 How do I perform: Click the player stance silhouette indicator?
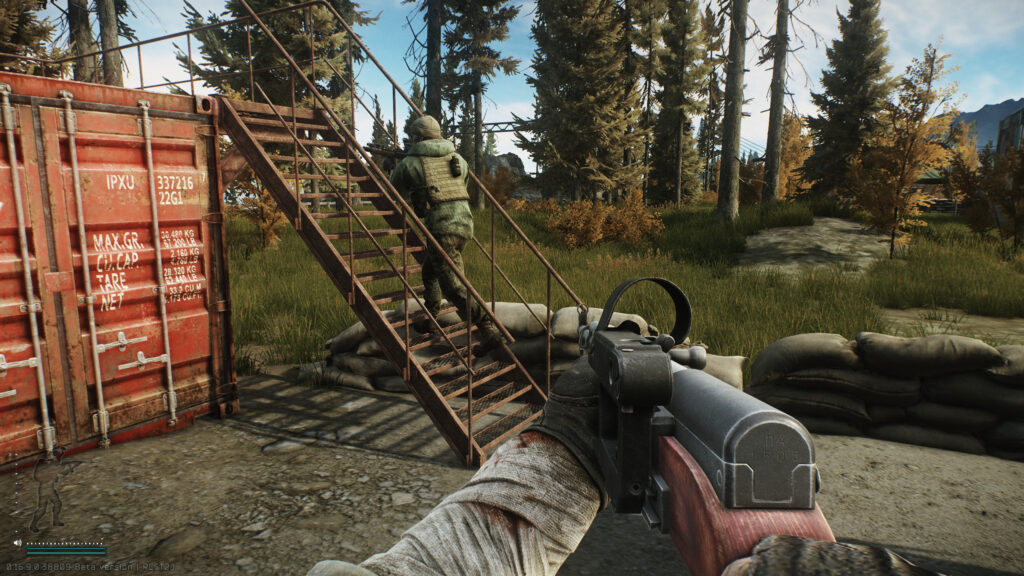(46, 490)
